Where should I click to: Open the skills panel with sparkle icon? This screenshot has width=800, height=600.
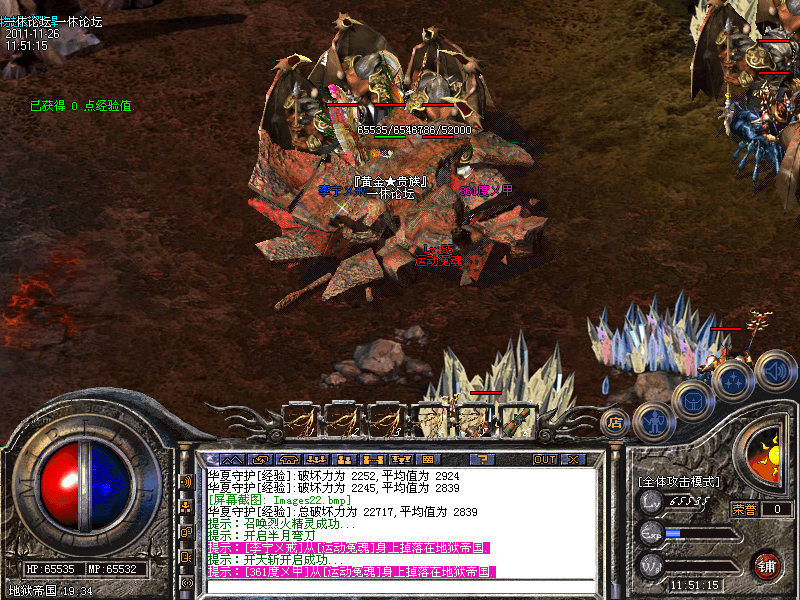733,380
